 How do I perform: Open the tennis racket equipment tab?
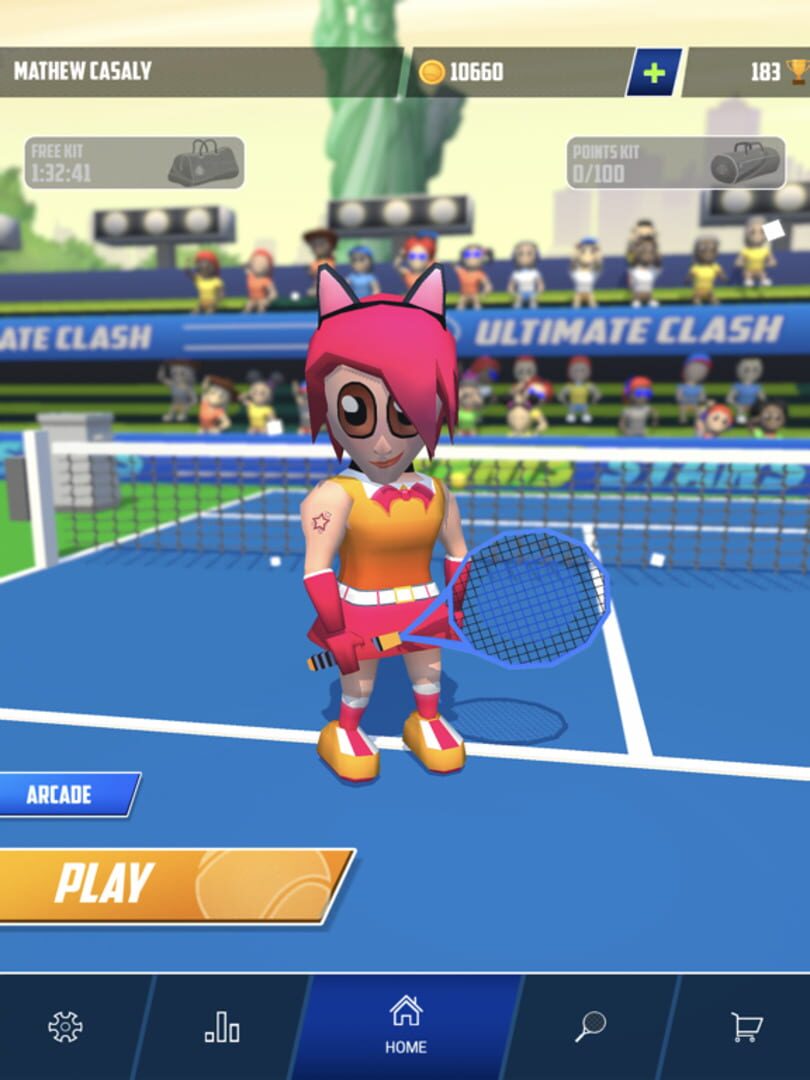point(590,1027)
